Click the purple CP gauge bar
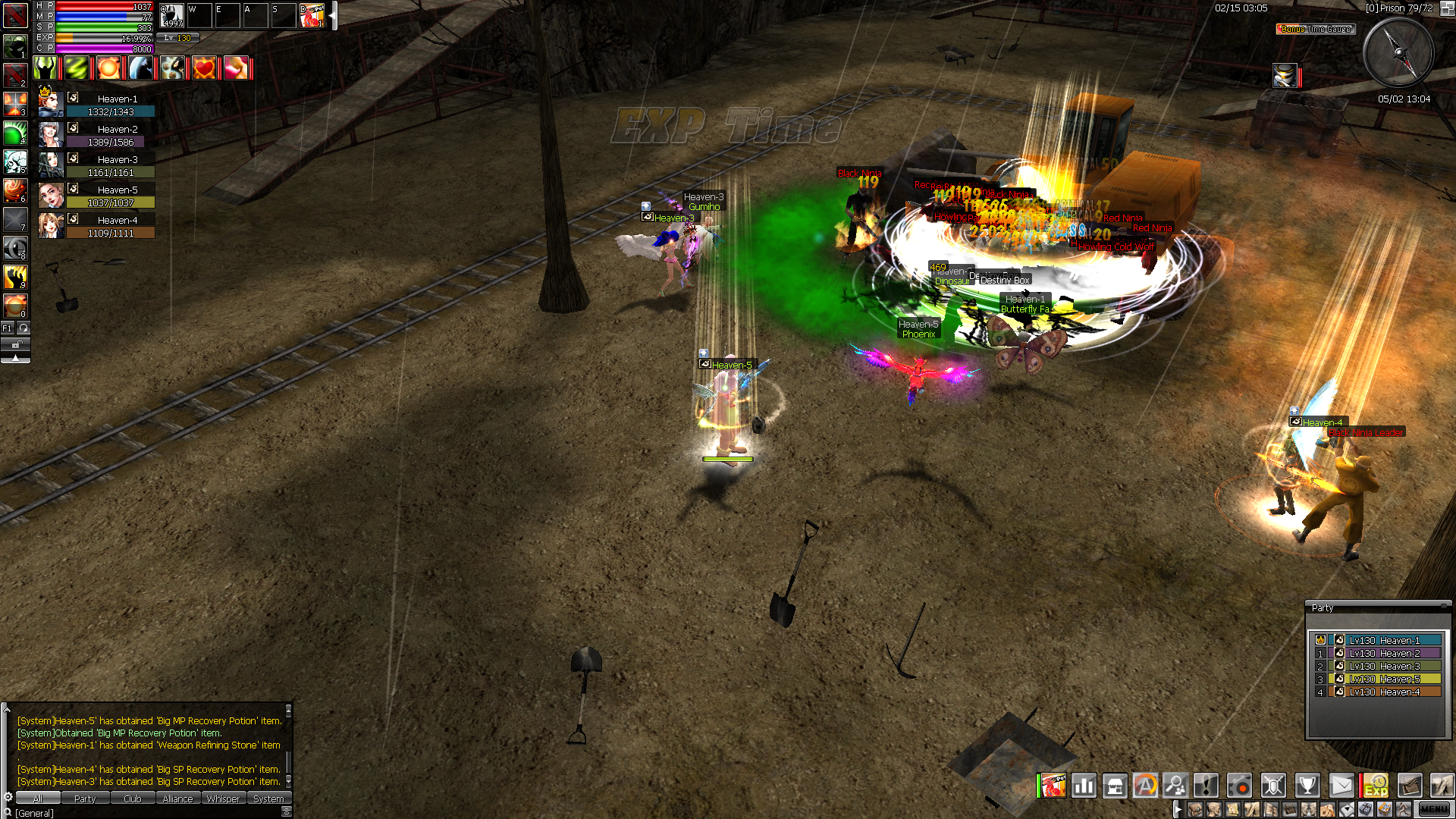This screenshot has width=1456, height=819. click(x=103, y=48)
